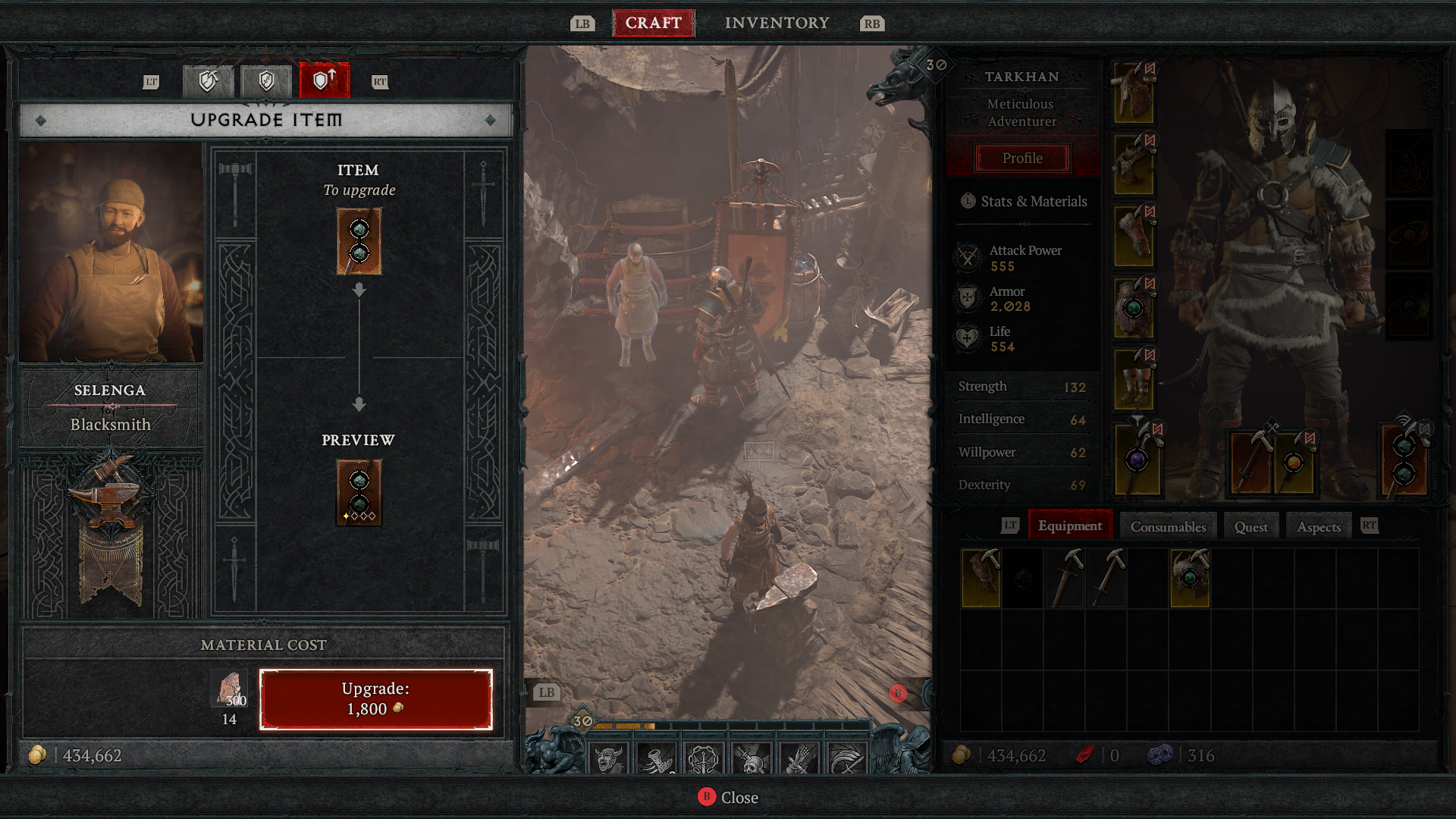The image size is (1456, 819).
Task: Select the INVENTORY tab at top
Action: point(777,22)
